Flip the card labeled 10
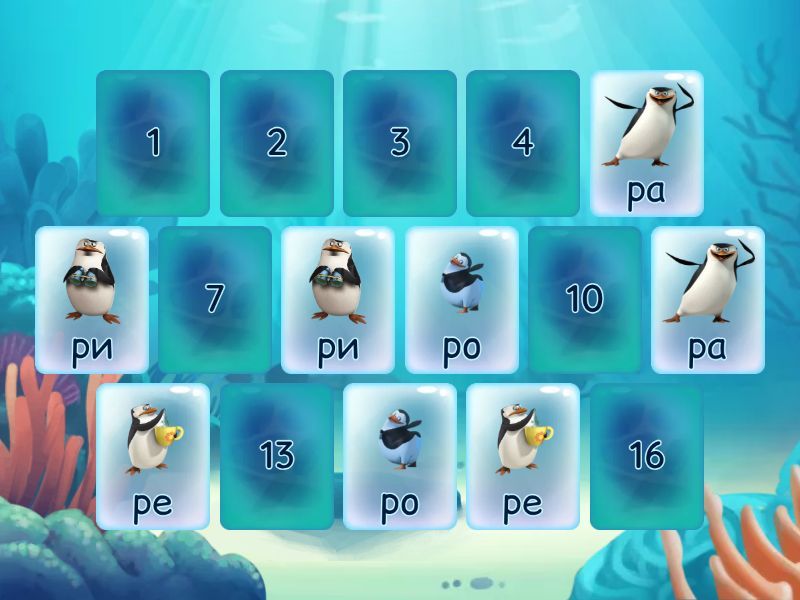Screen dimensions: 800x600 585,299
